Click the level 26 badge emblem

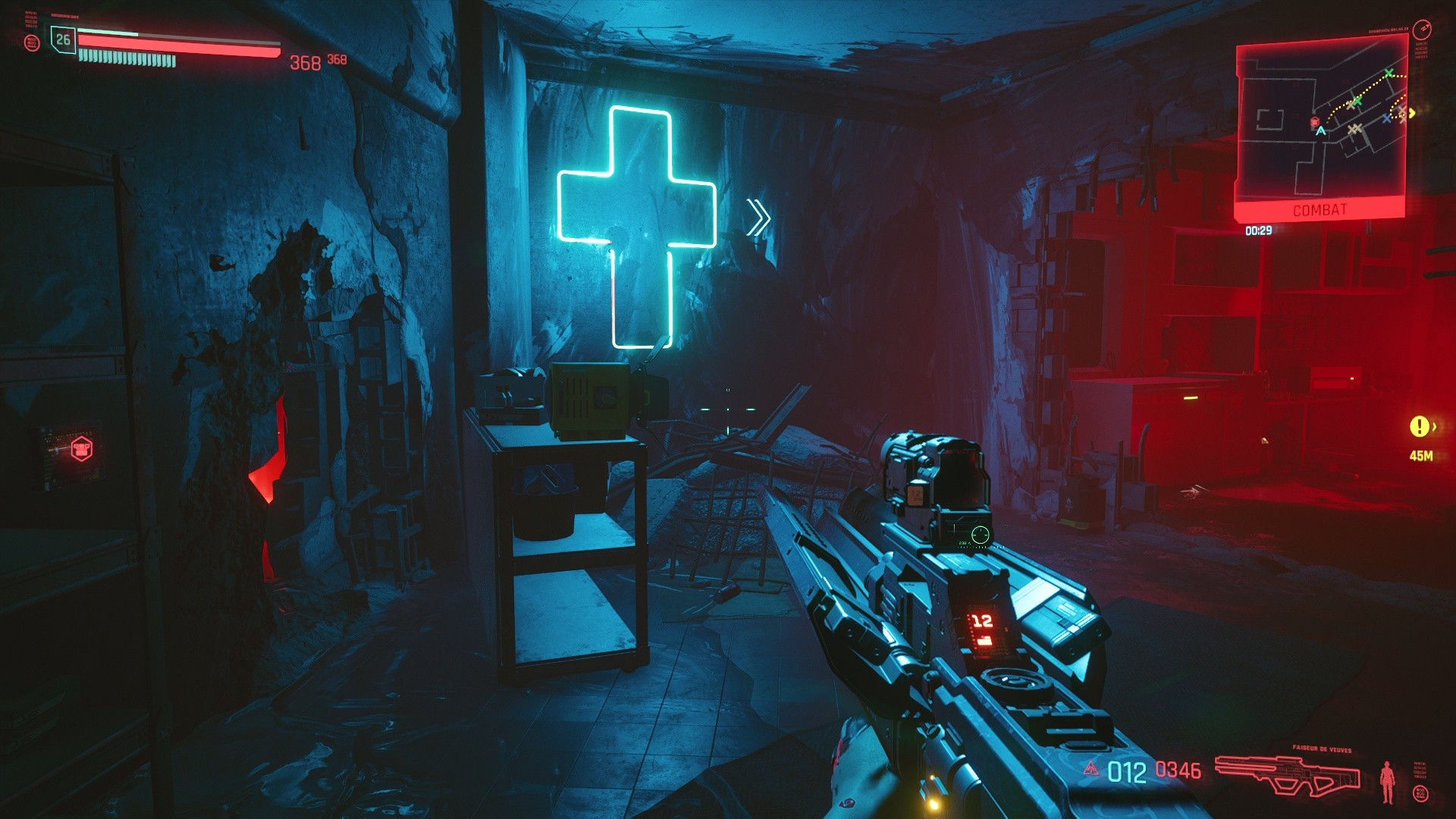[x=62, y=39]
